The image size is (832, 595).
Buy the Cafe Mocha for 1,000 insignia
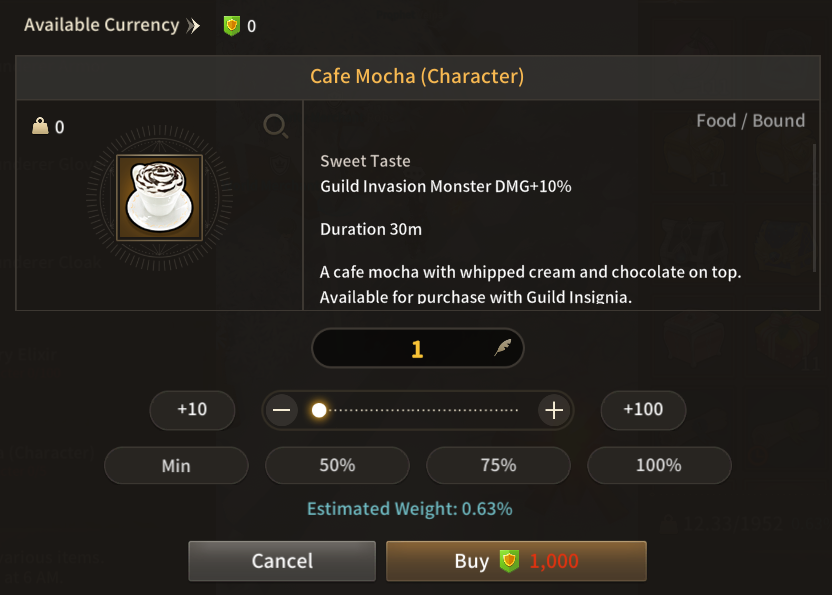pos(516,561)
